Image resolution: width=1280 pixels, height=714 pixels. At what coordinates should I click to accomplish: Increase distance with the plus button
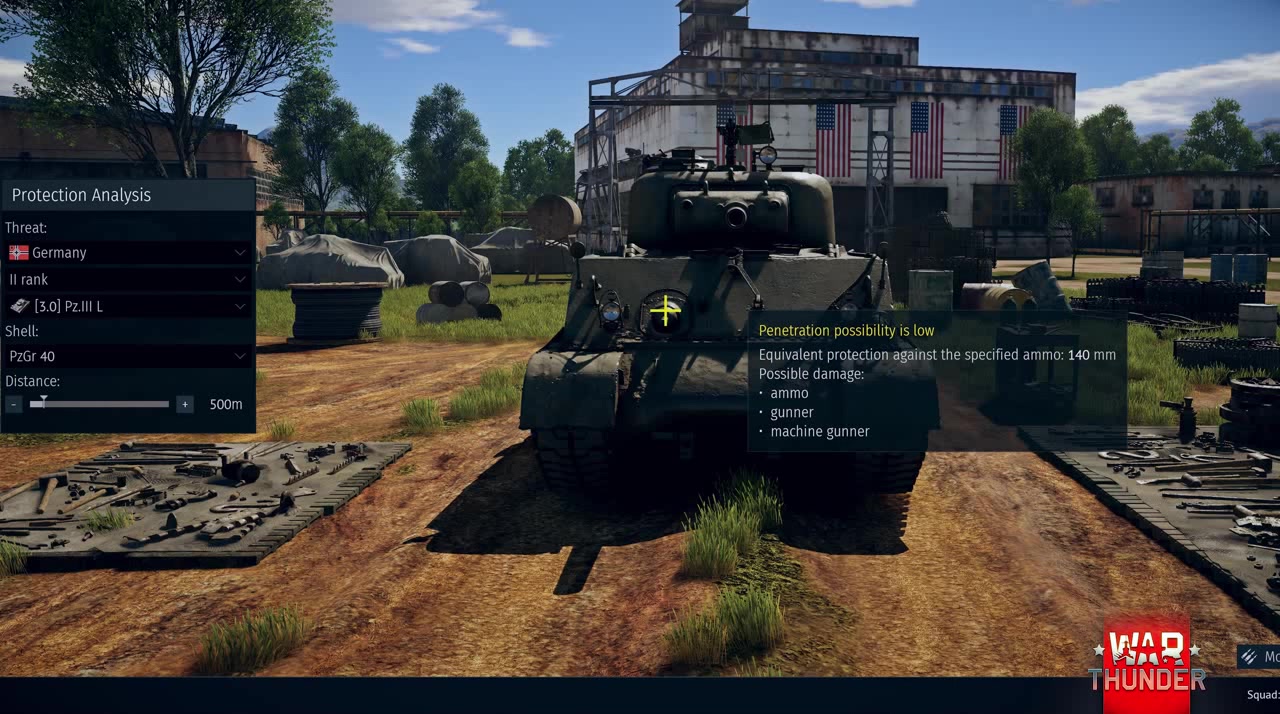point(185,404)
